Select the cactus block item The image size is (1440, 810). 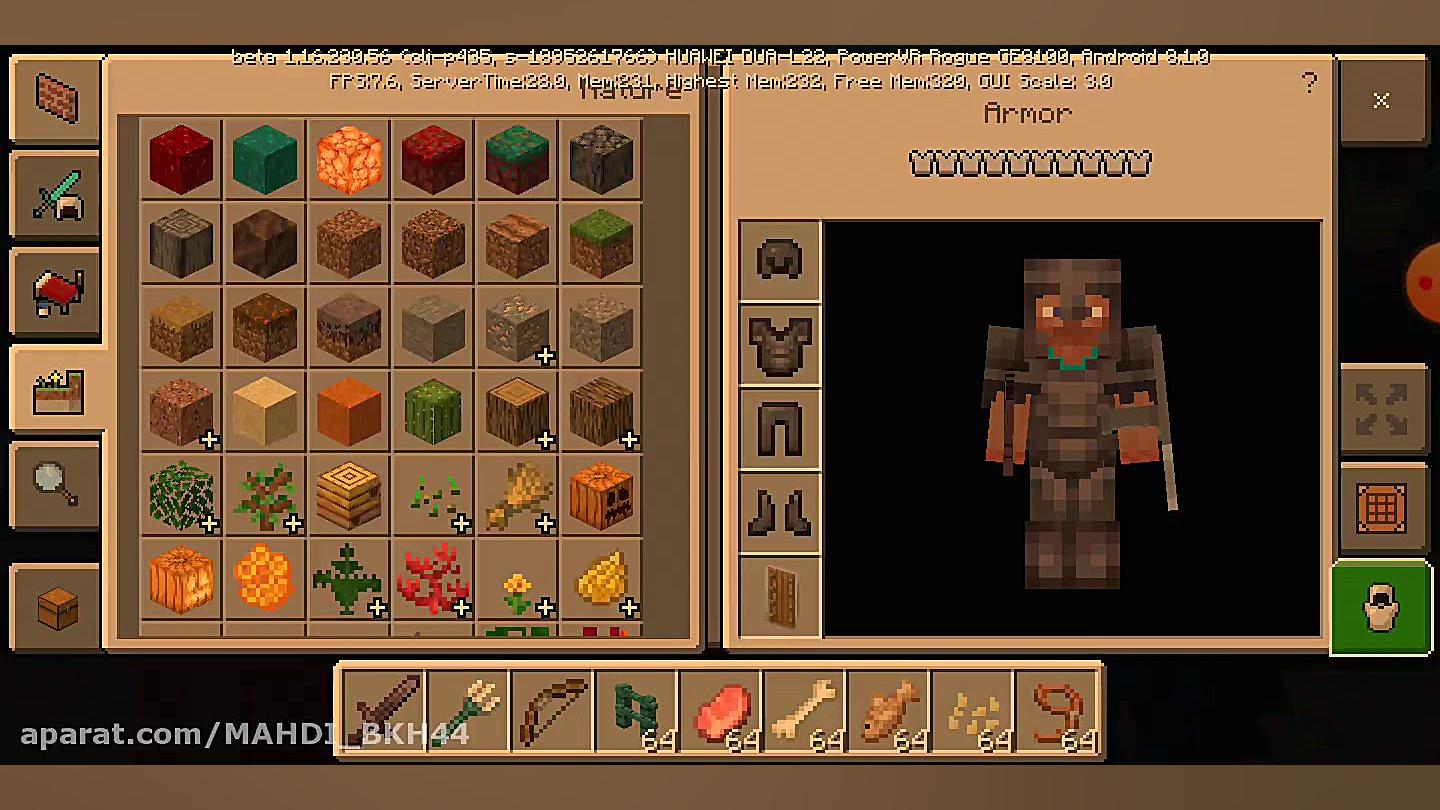(x=433, y=410)
